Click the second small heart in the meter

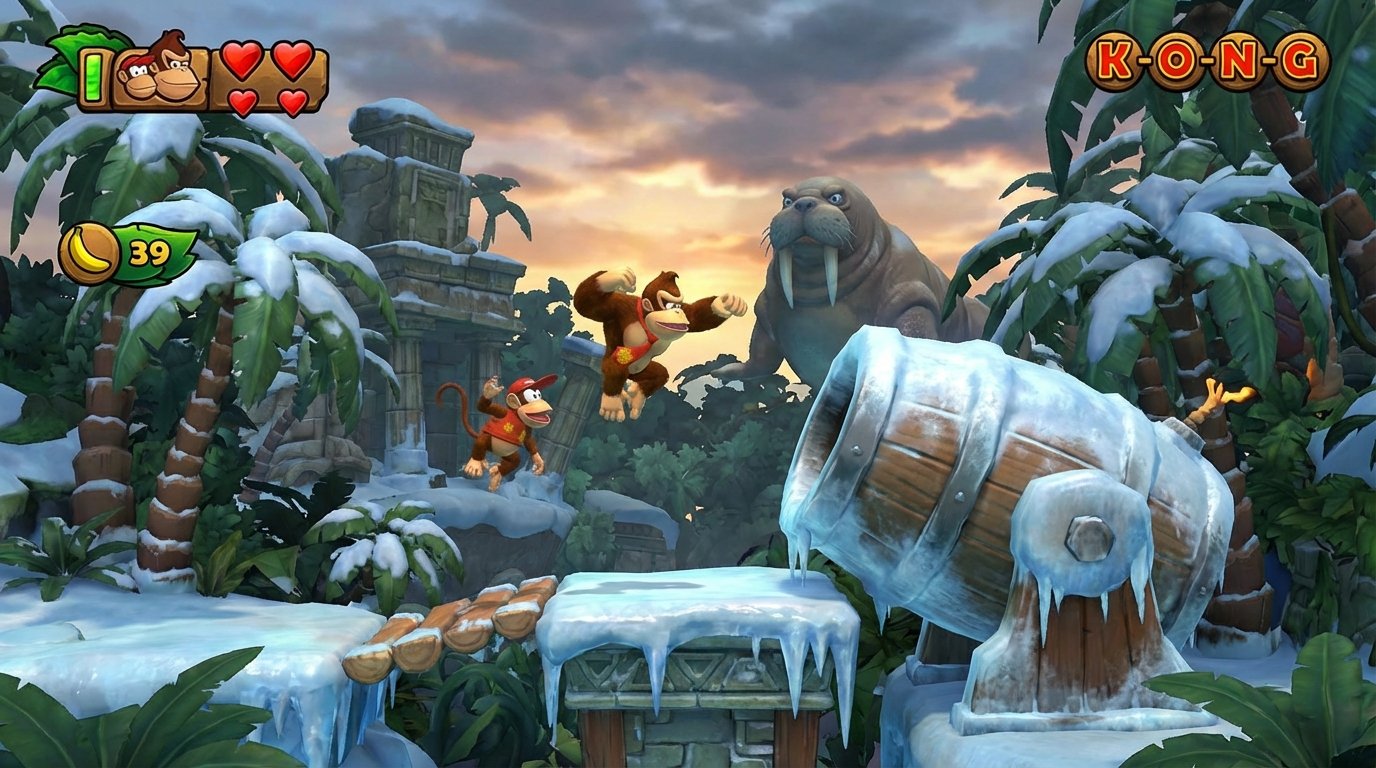pos(291,103)
